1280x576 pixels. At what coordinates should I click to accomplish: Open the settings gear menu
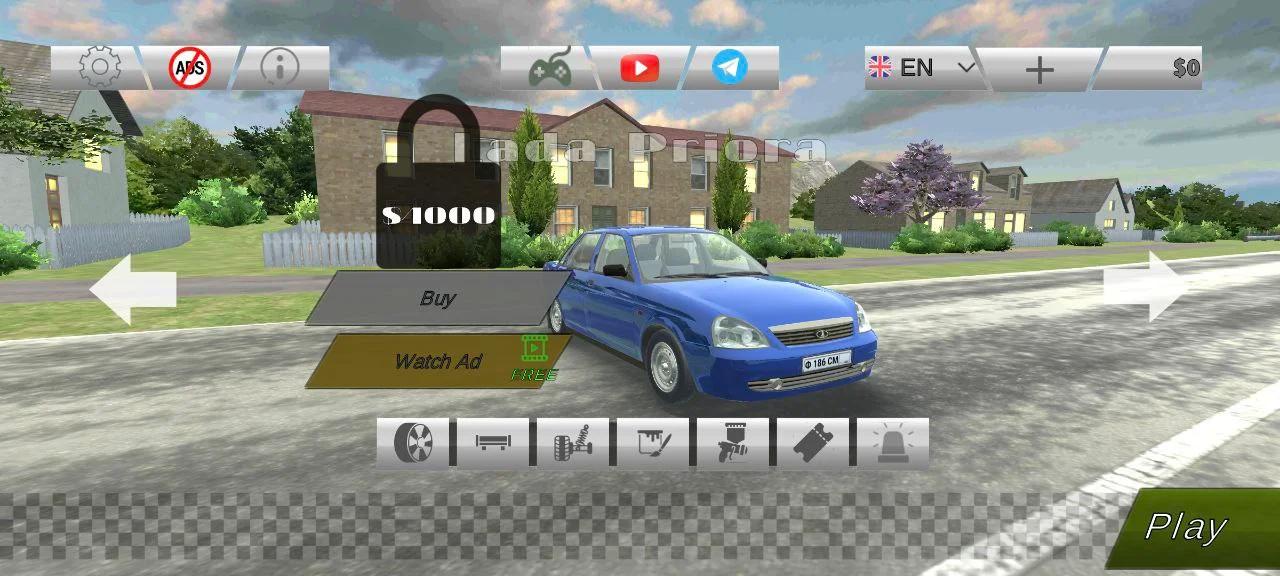point(99,68)
